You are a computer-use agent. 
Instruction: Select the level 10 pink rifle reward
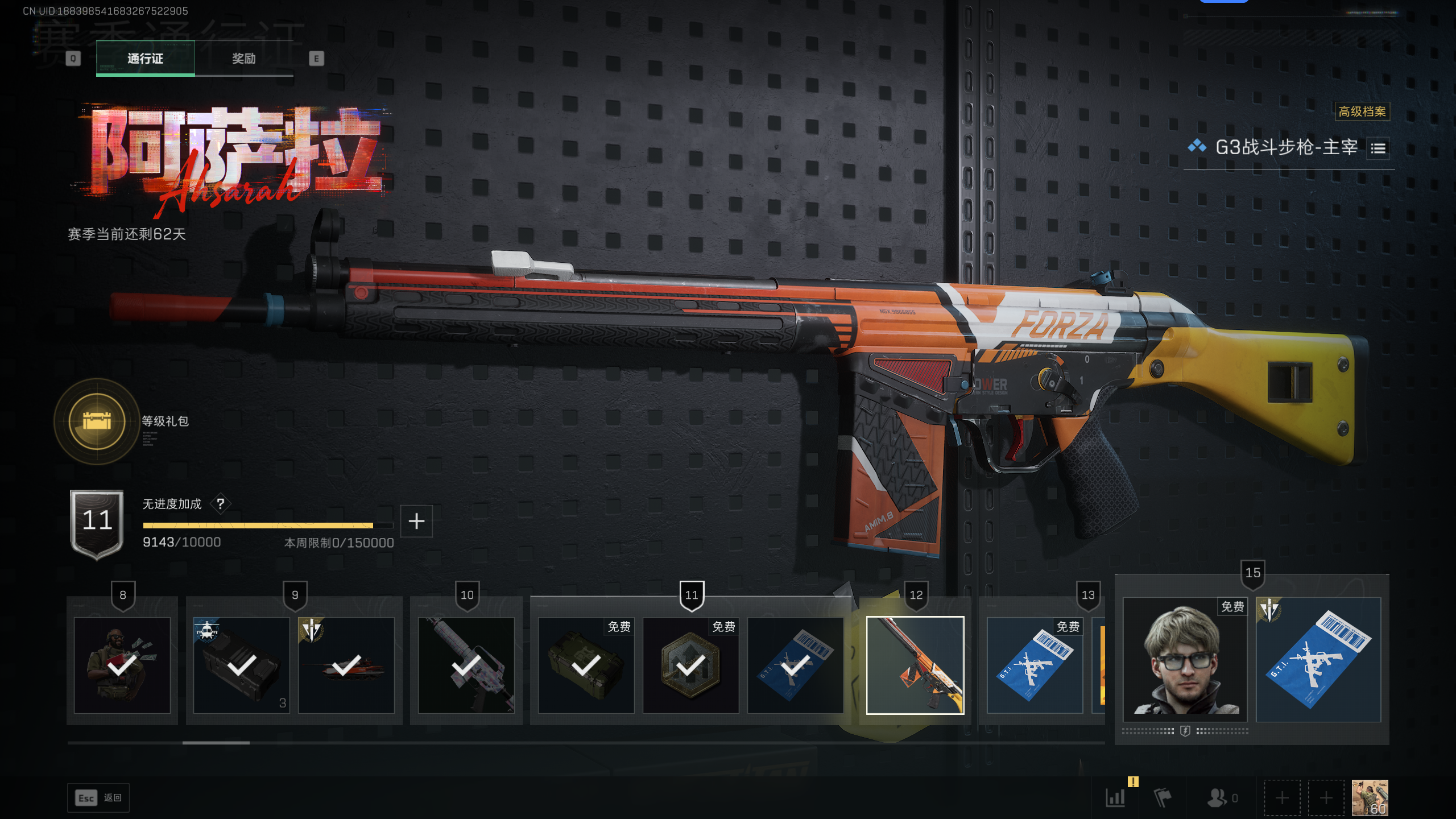coord(466,665)
